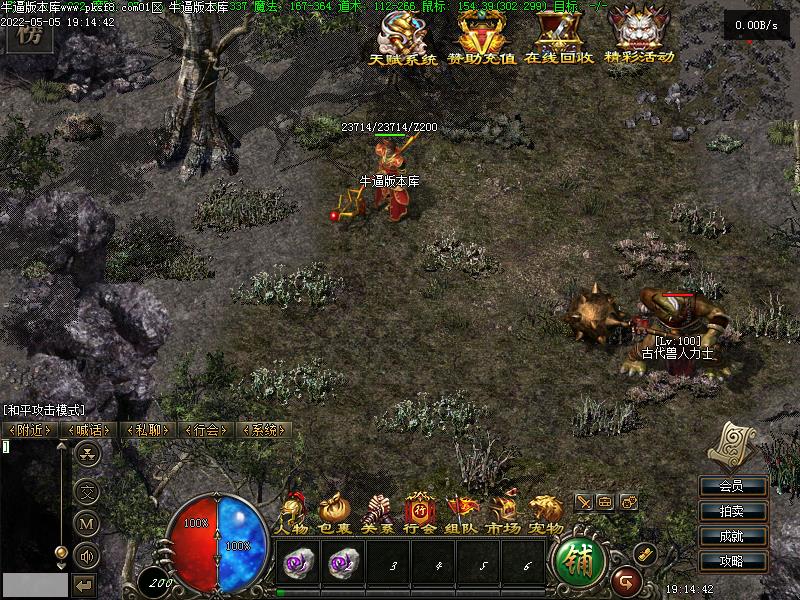Open the 会员 membership menu
Screen dimensions: 800x600
731,487
